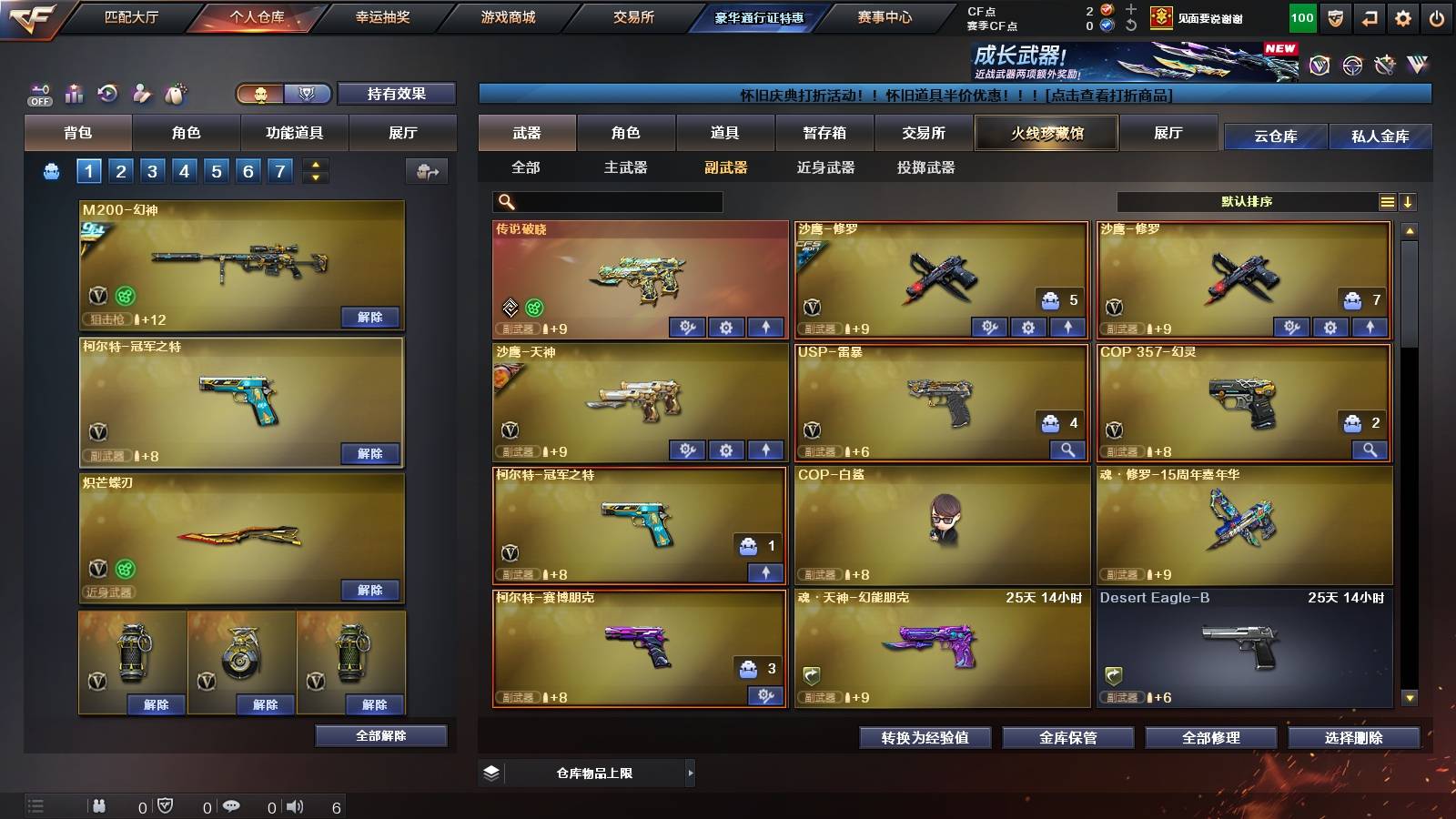Click the upgrade arrow icon on 传说破晓 card
The width and height of the screenshot is (1456, 819).
[767, 326]
